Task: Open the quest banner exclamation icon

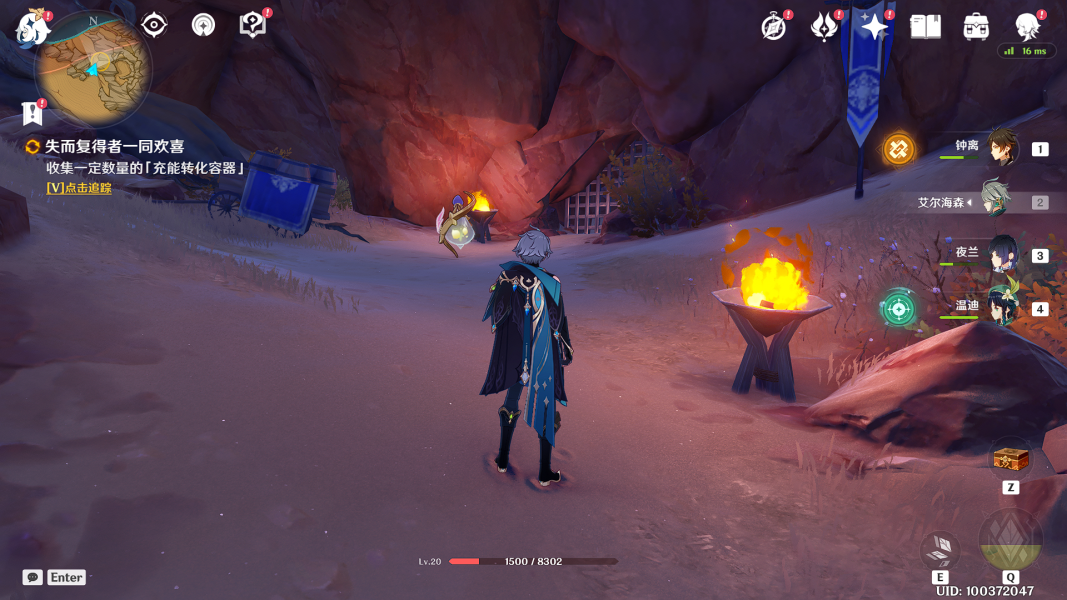Action: point(32,113)
